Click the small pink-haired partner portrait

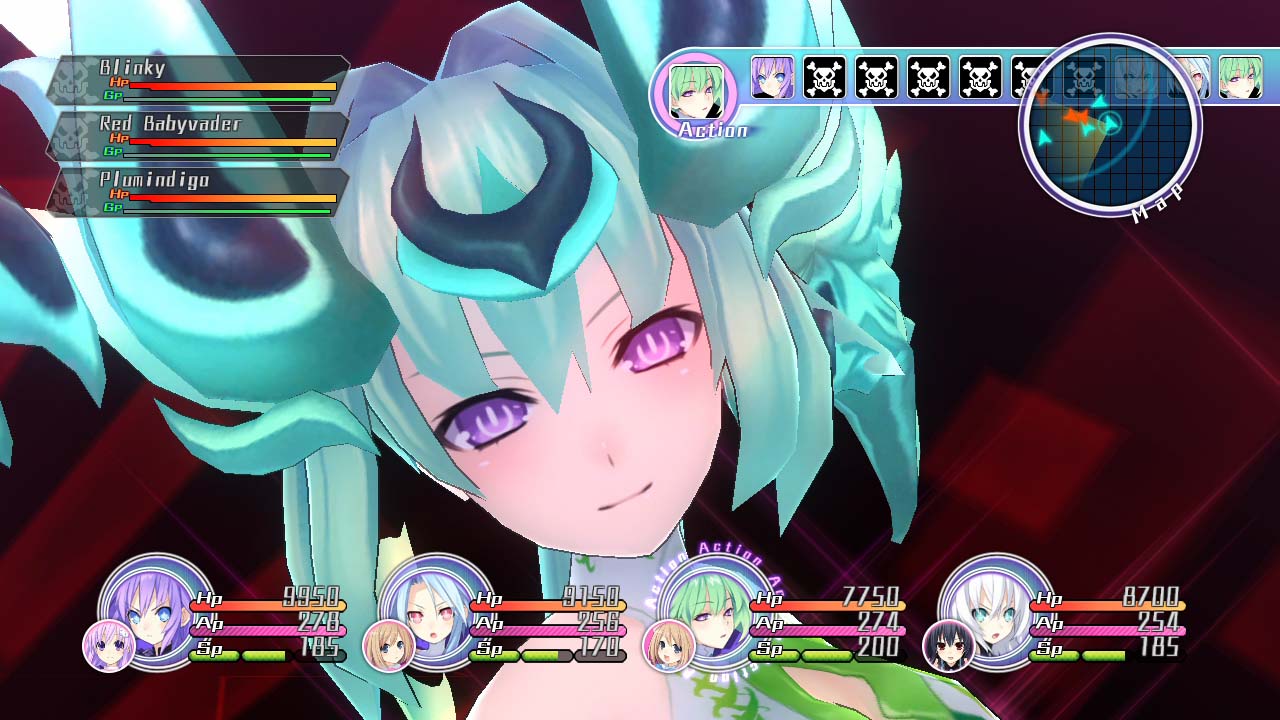(108, 646)
